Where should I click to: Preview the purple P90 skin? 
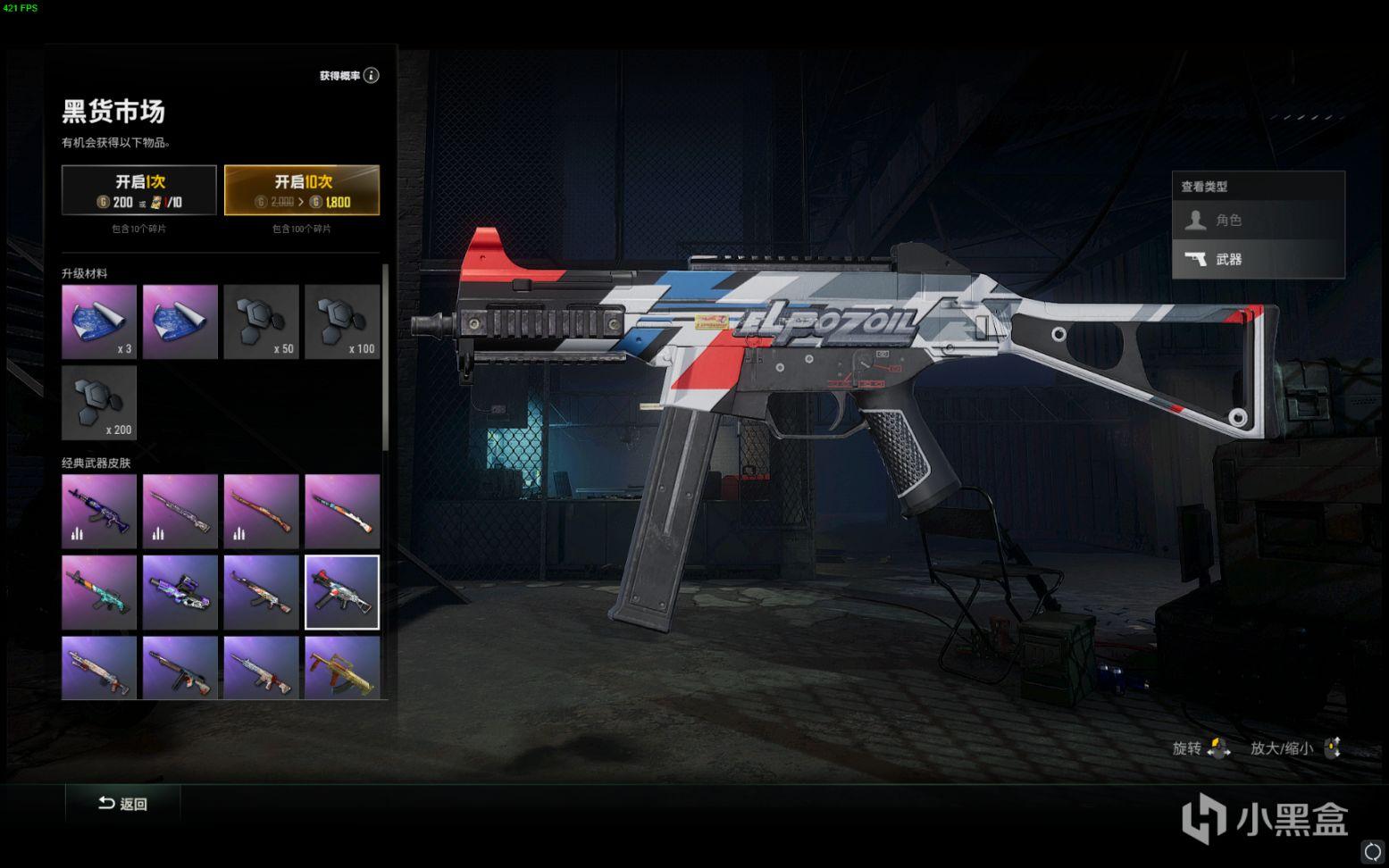pyautogui.click(x=180, y=592)
